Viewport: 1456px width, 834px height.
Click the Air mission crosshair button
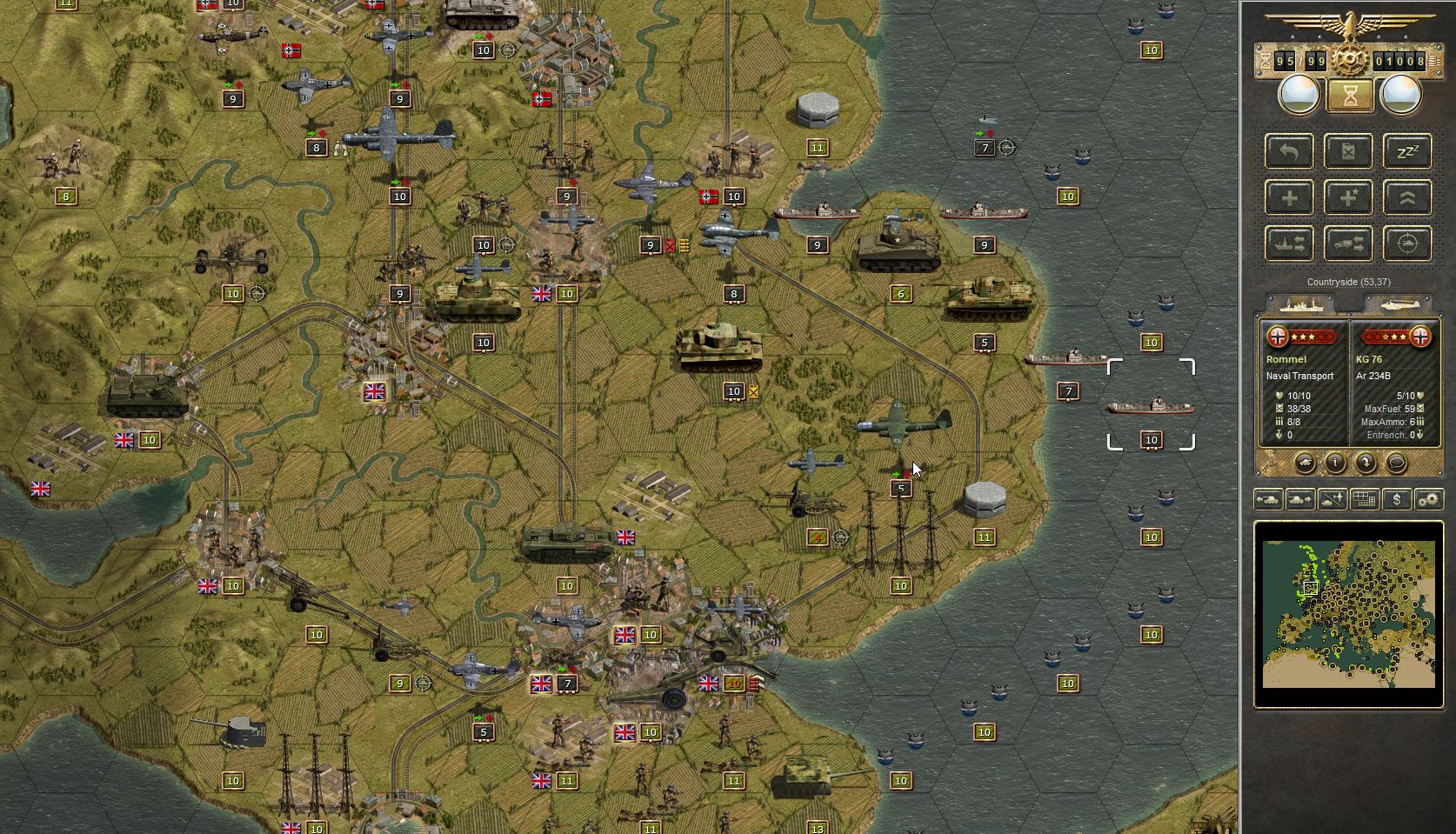click(x=1406, y=244)
